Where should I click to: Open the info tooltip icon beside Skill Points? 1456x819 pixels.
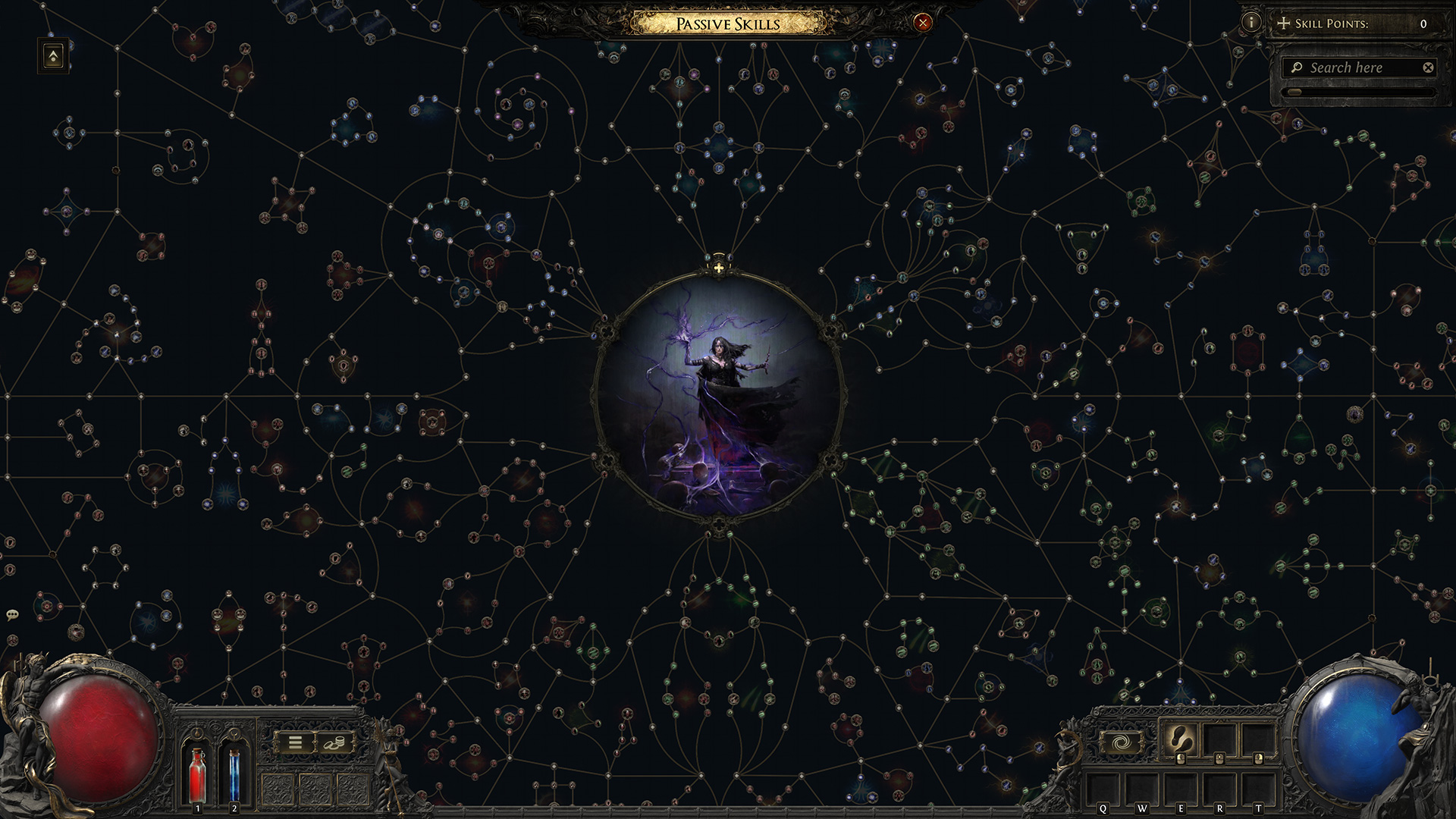[x=1252, y=24]
